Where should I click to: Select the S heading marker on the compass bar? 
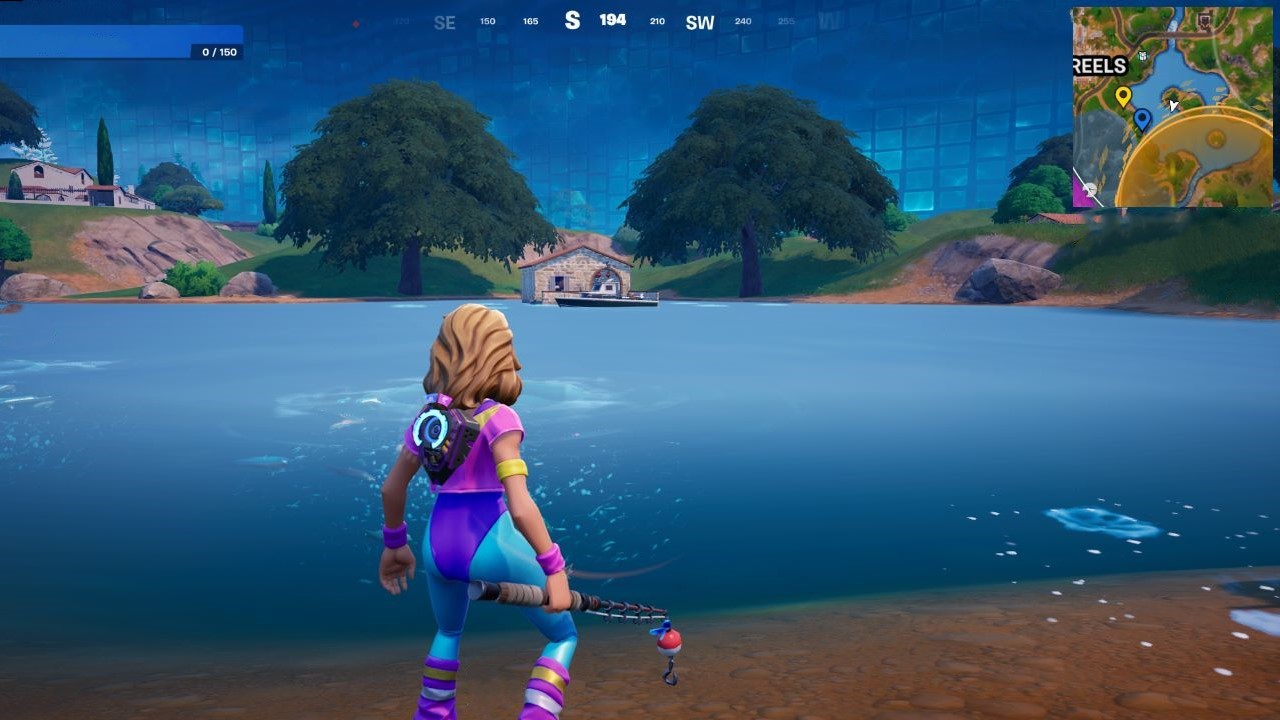pyautogui.click(x=572, y=18)
